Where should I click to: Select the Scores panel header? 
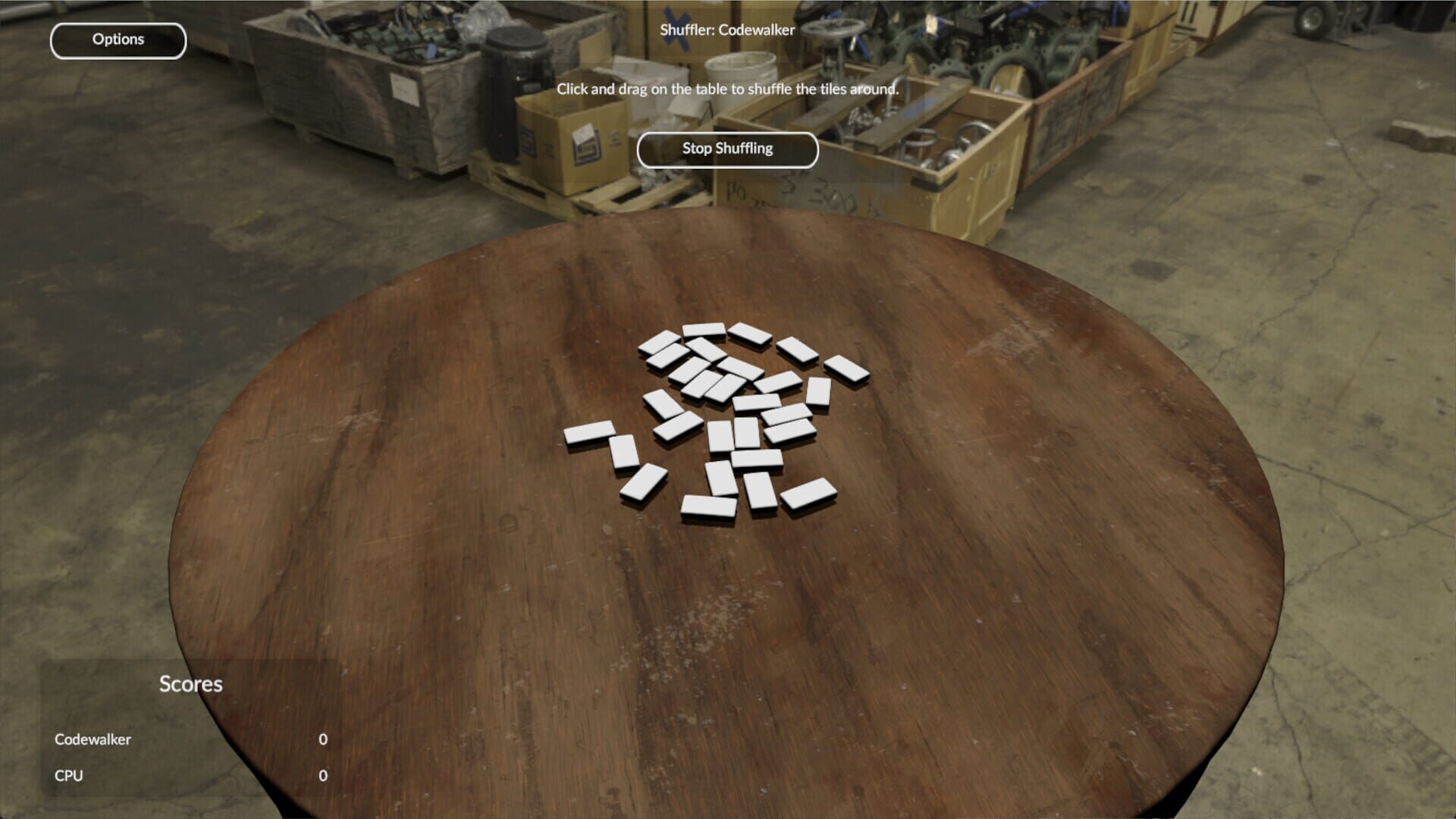[190, 684]
